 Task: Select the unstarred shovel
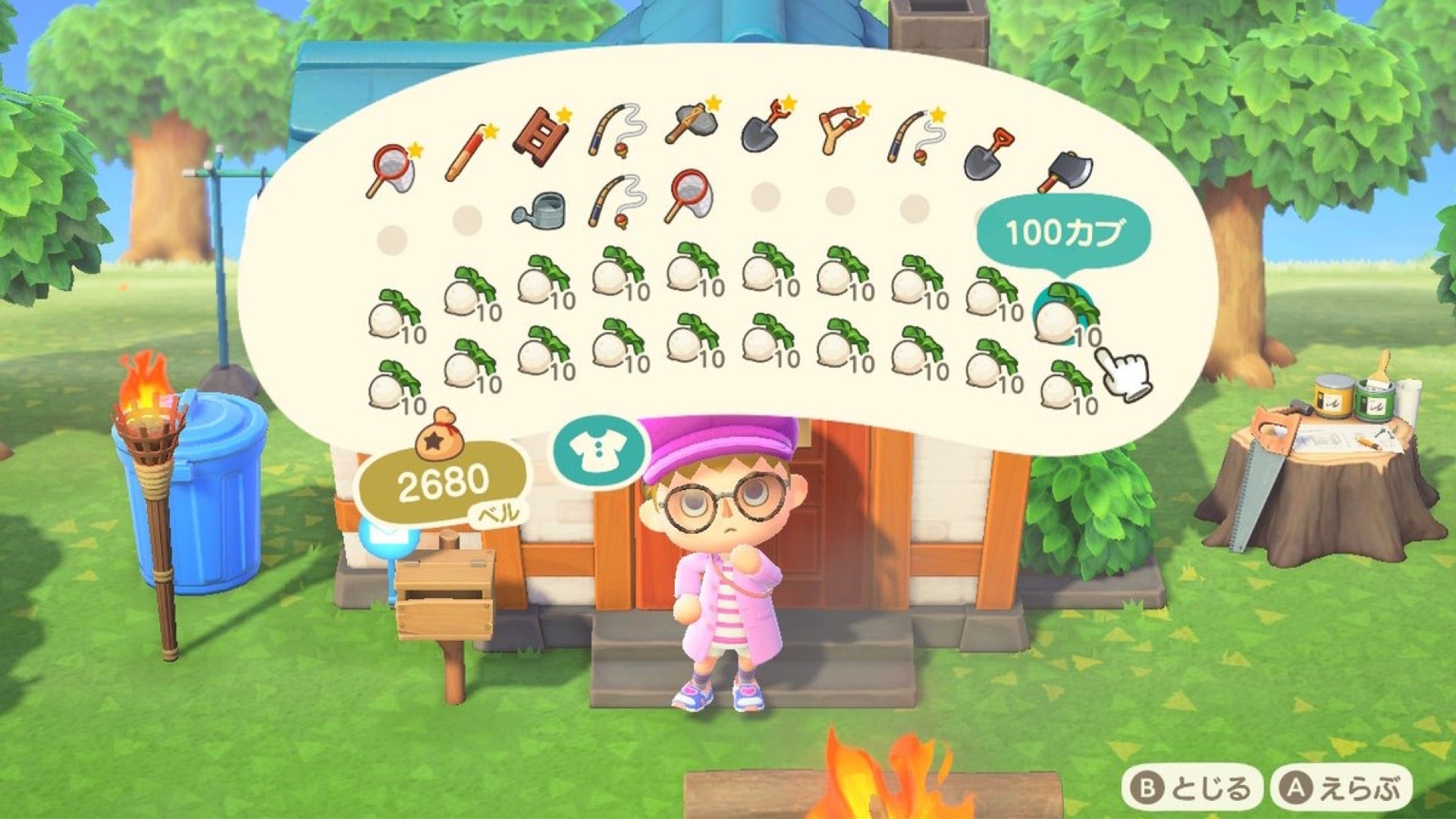click(x=989, y=155)
